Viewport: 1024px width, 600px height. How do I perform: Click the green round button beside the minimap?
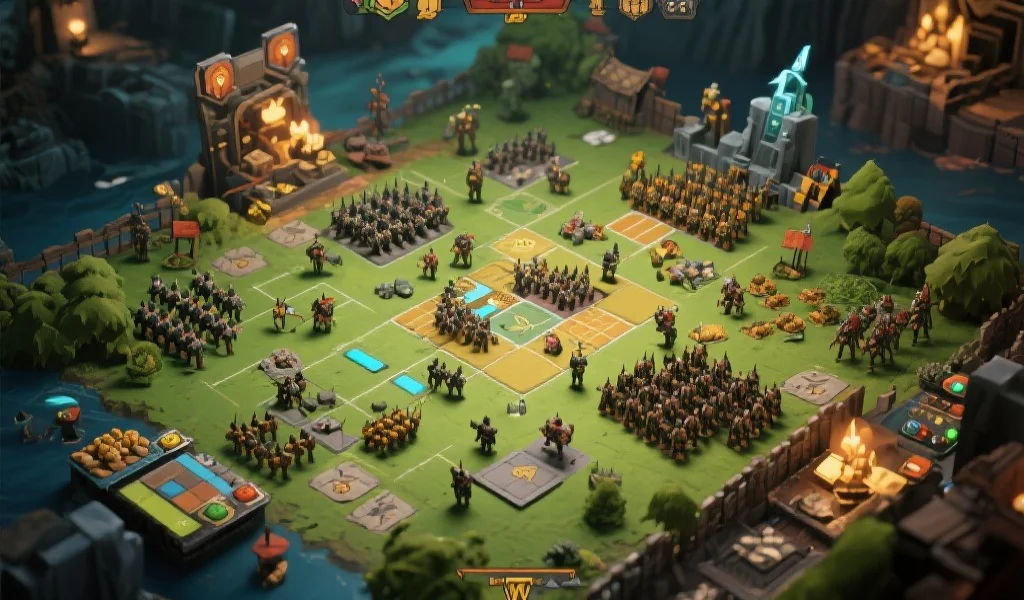pos(215,512)
